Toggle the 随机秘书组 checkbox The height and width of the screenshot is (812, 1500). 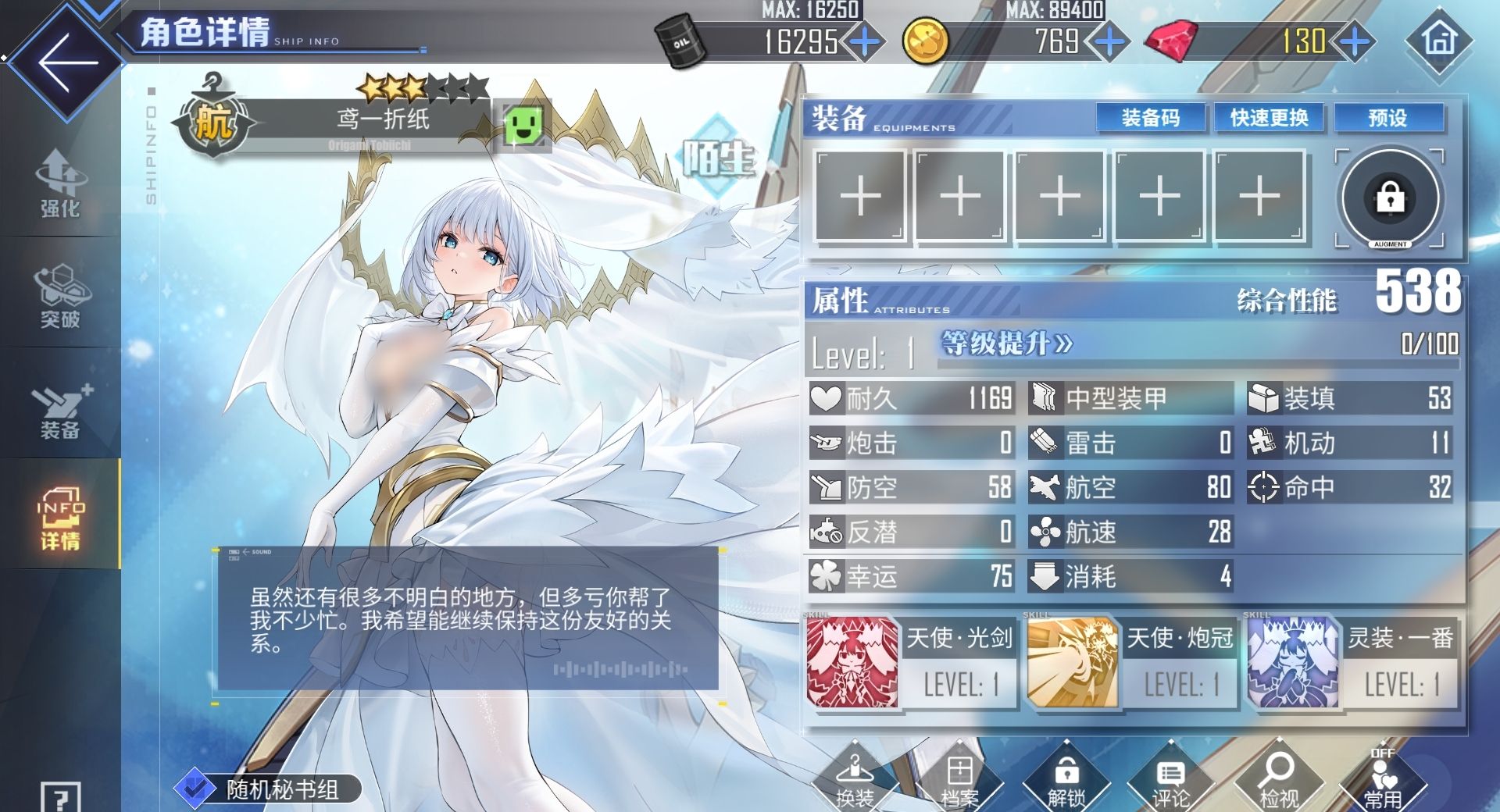[195, 789]
